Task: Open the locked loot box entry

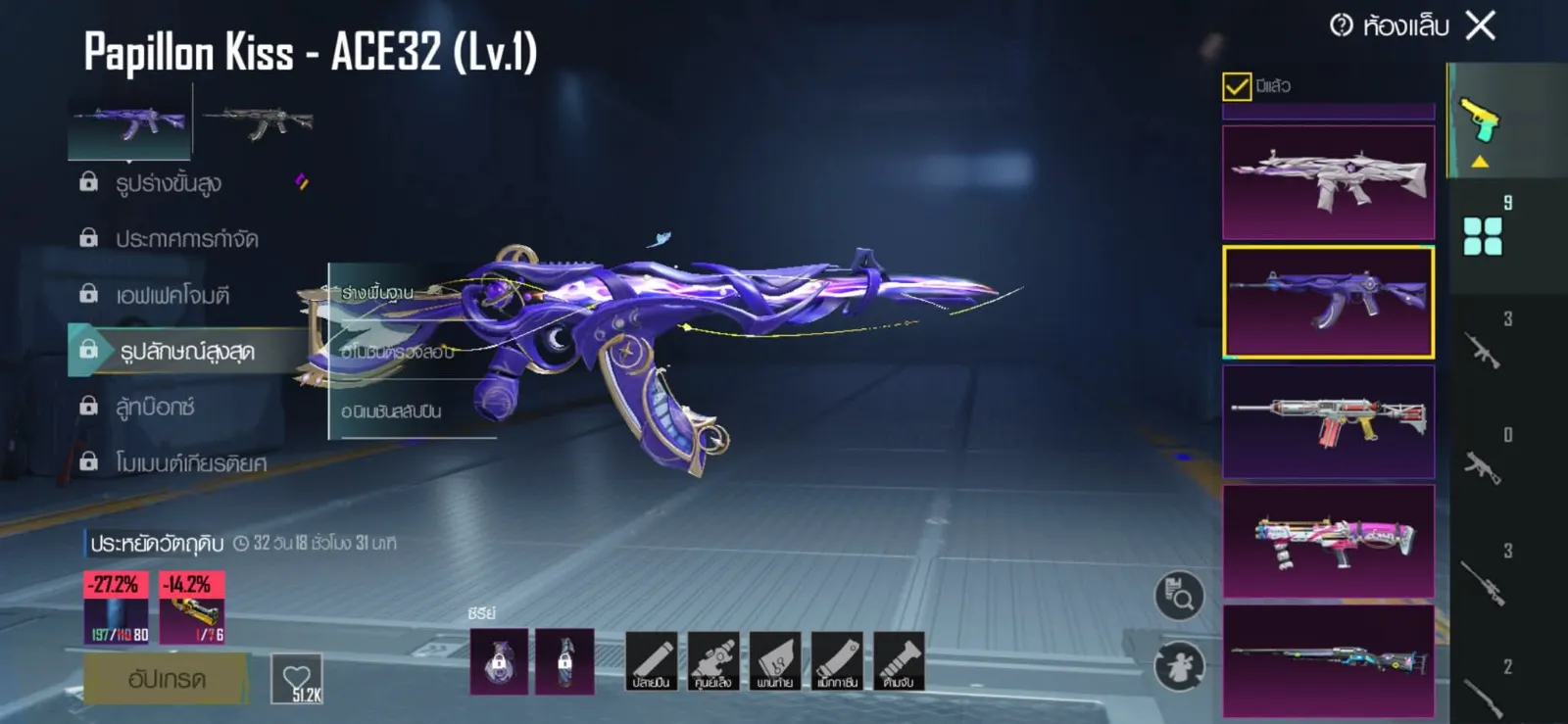Action: pyautogui.click(x=155, y=407)
